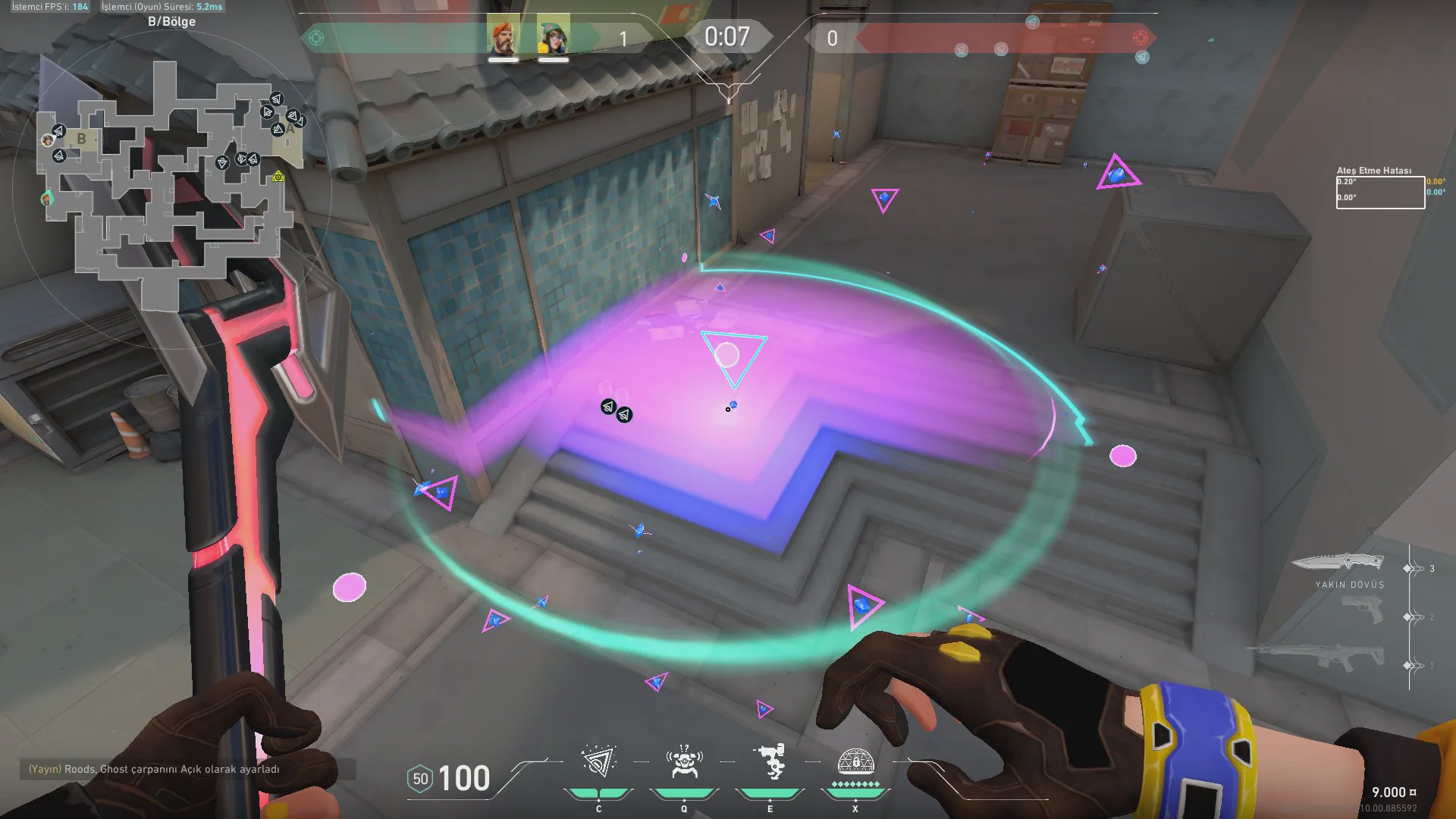This screenshot has height=819, width=1456.
Task: Trigger the Lockdown ultimate icon
Action: point(855,761)
